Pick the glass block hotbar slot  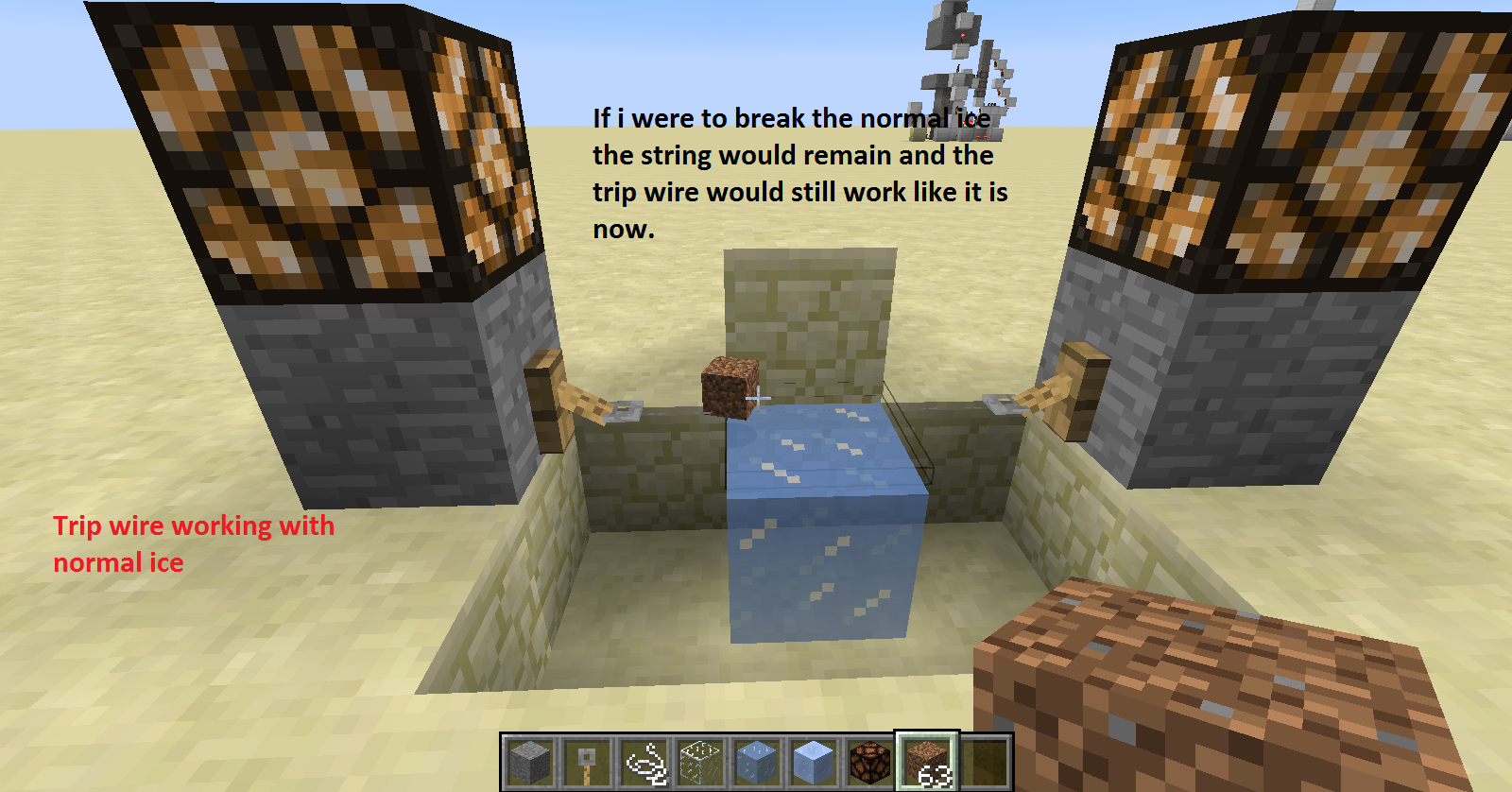point(700,762)
